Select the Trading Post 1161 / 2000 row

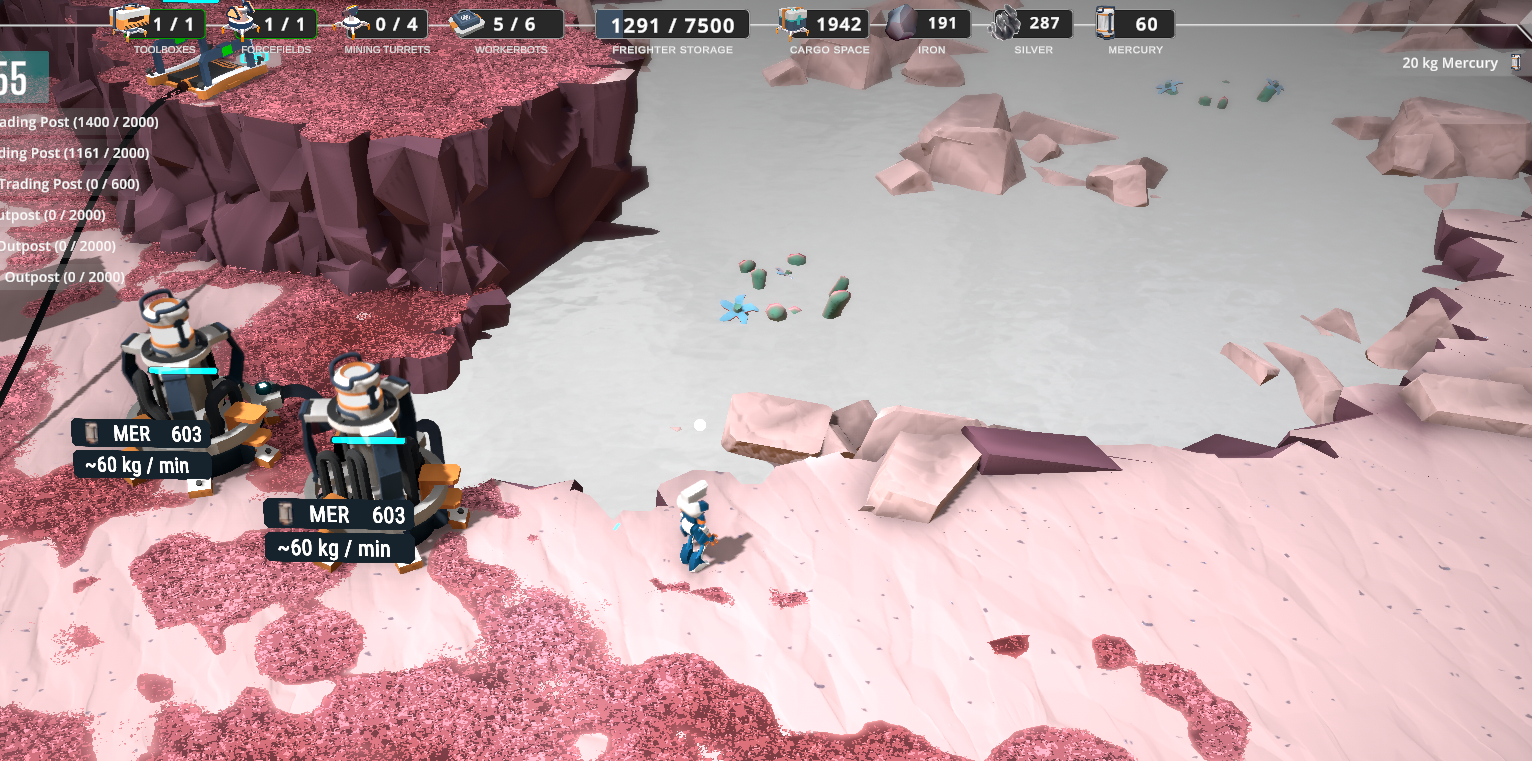pos(74,153)
